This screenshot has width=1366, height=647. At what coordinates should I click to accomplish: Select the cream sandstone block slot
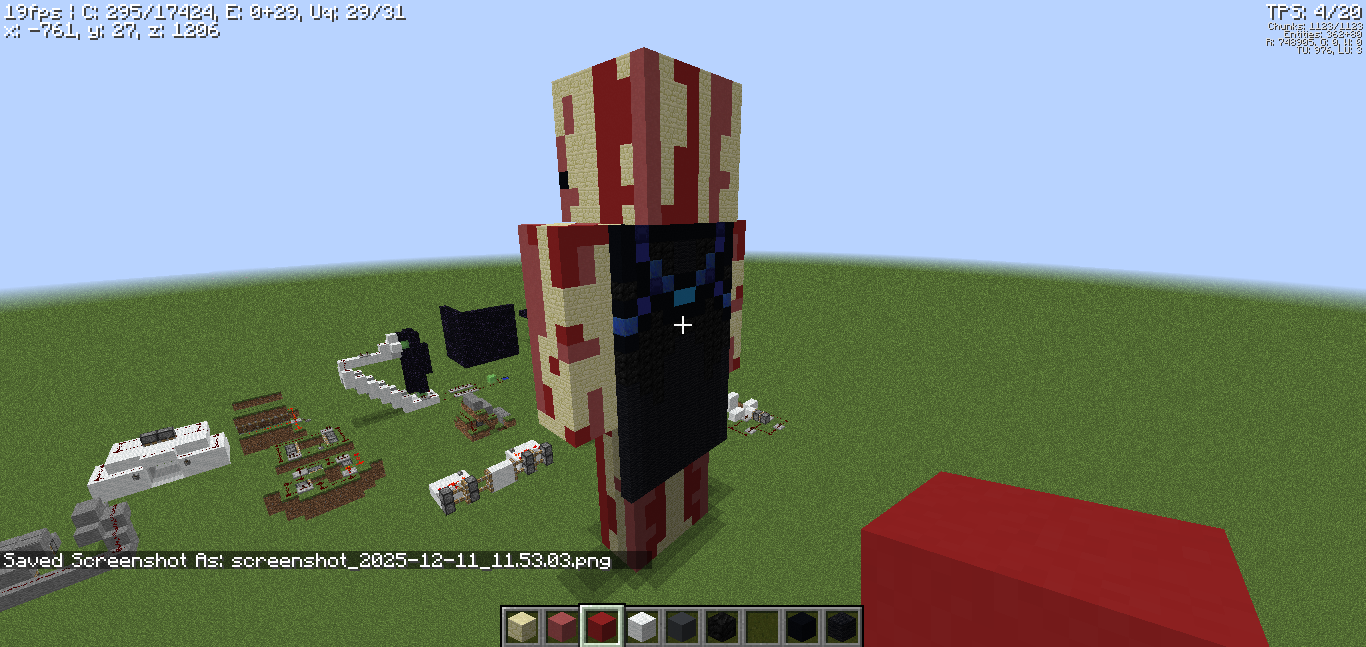pos(521,627)
